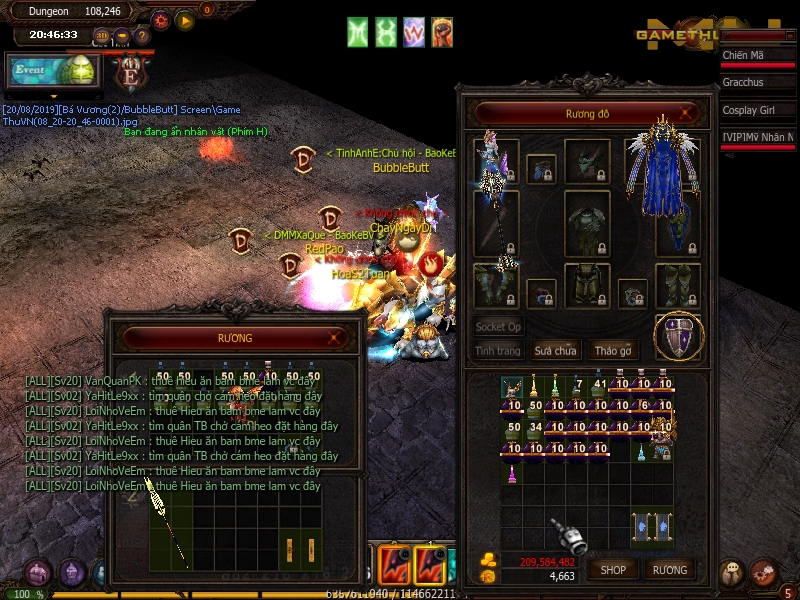Select the purple shield emblem icon

point(680,337)
